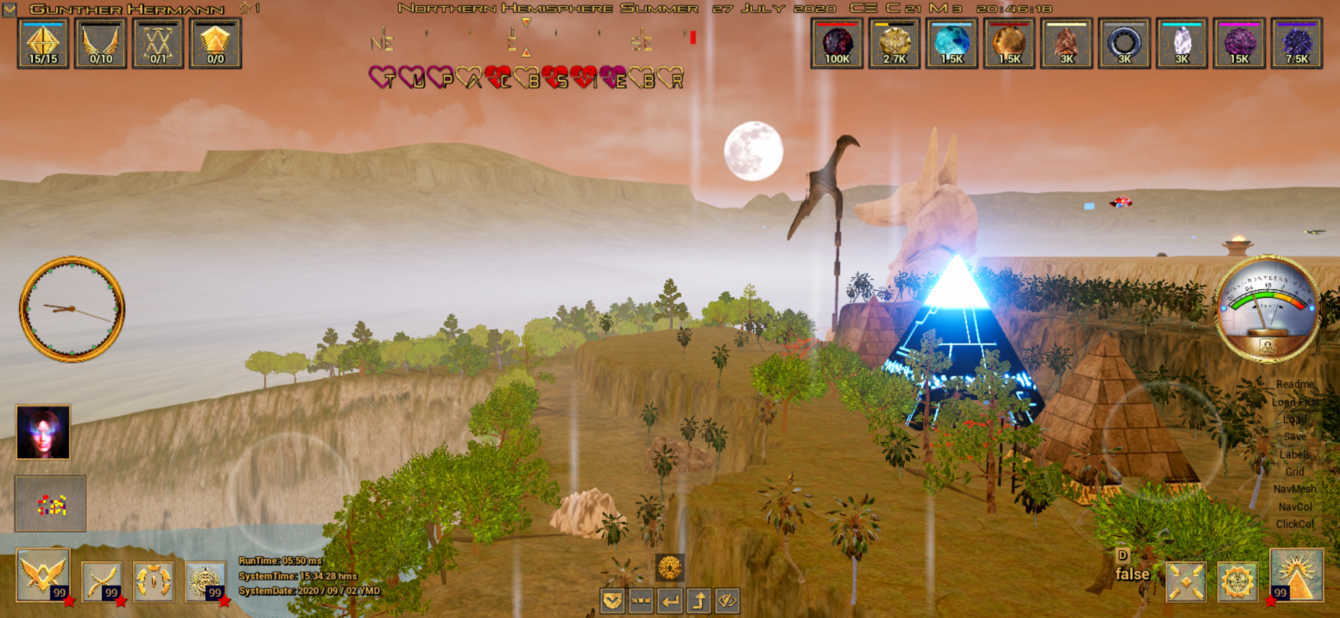Select the golden wings slot showing 0/10
The width and height of the screenshot is (1340, 618).
click(x=100, y=43)
